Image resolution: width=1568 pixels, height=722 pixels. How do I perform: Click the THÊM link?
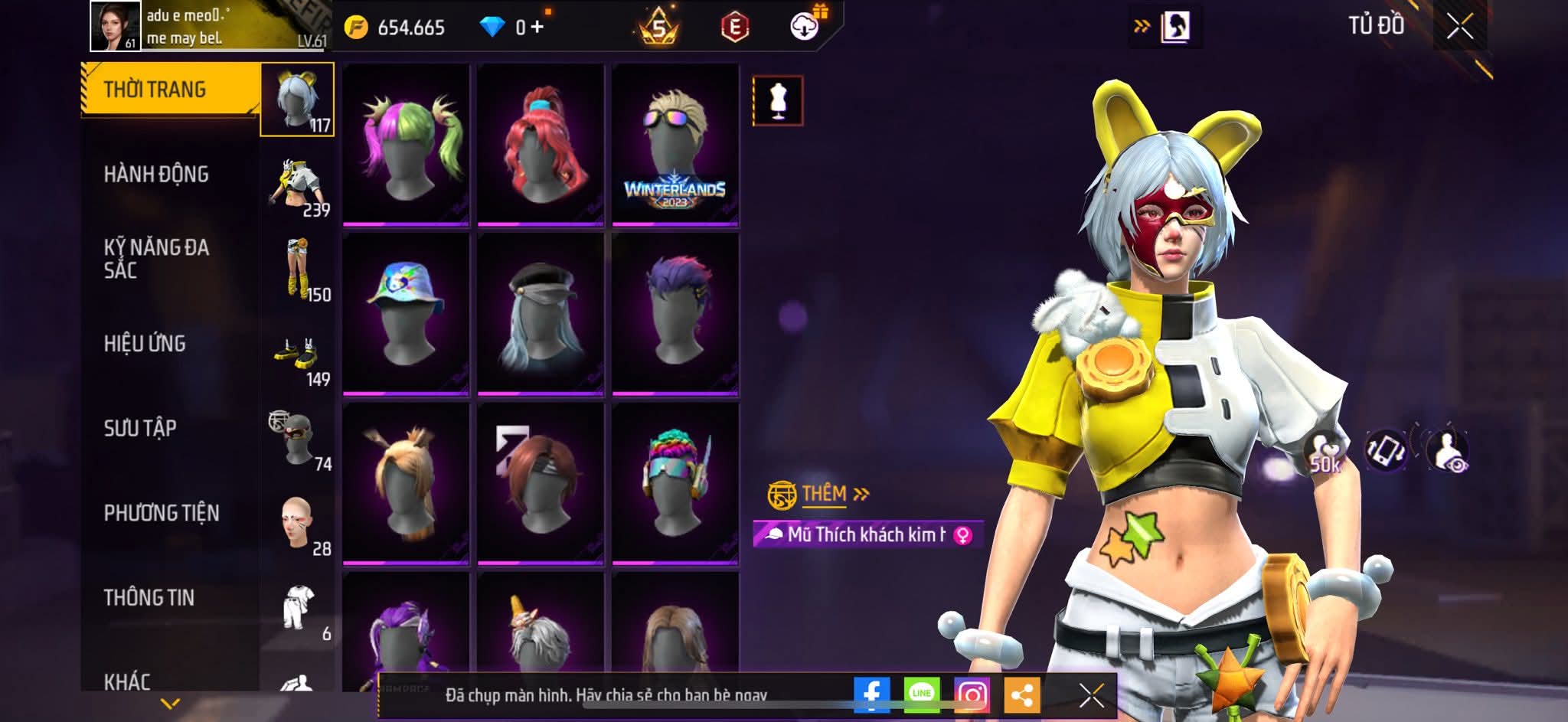point(824,495)
